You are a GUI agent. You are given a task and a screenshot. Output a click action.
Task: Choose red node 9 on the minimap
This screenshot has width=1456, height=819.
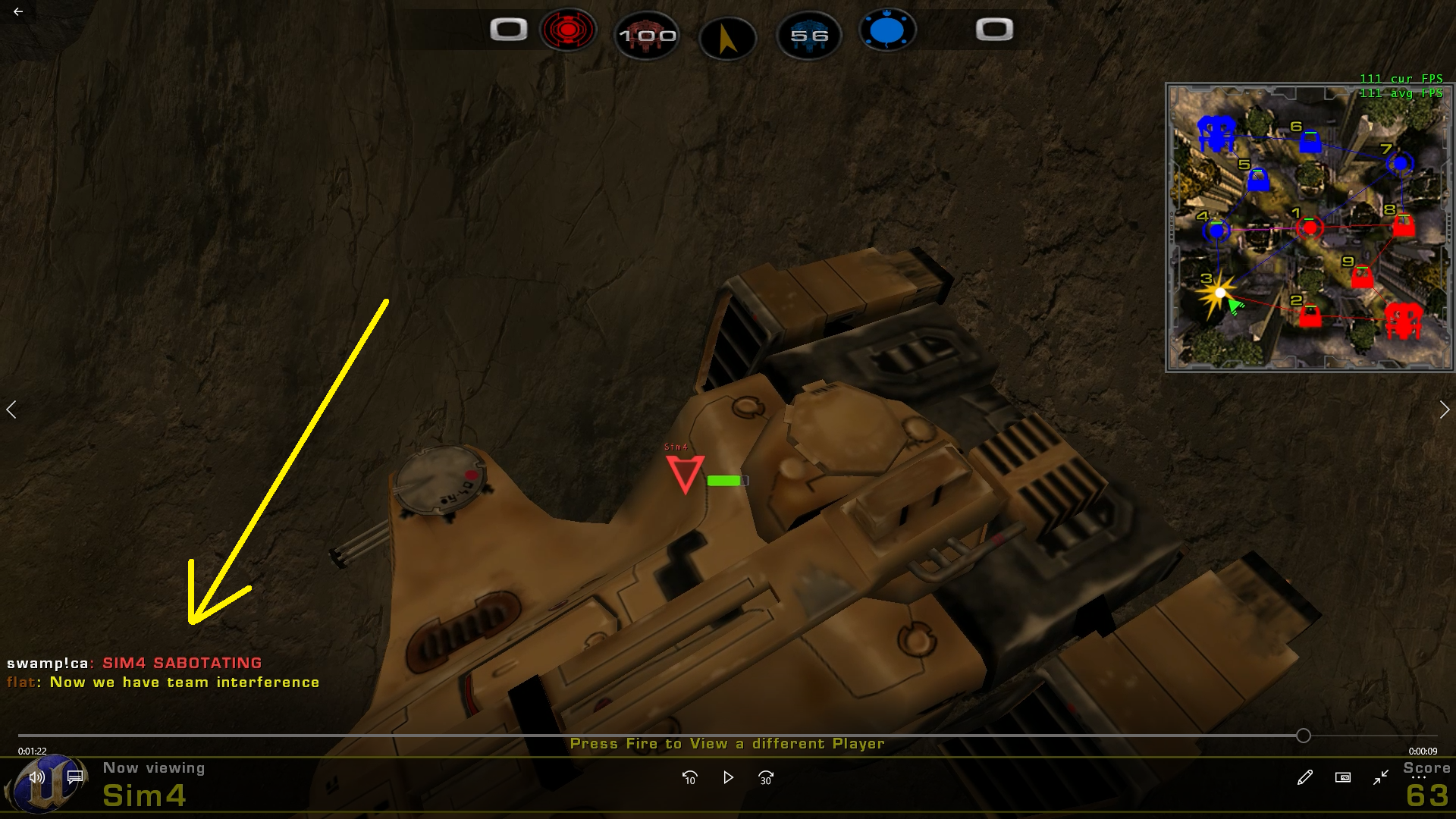[x=1362, y=277]
